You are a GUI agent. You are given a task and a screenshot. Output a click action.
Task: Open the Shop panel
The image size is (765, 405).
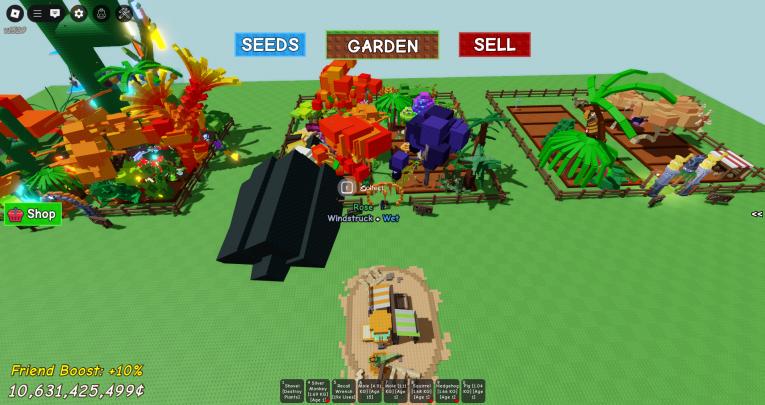tap(33, 214)
